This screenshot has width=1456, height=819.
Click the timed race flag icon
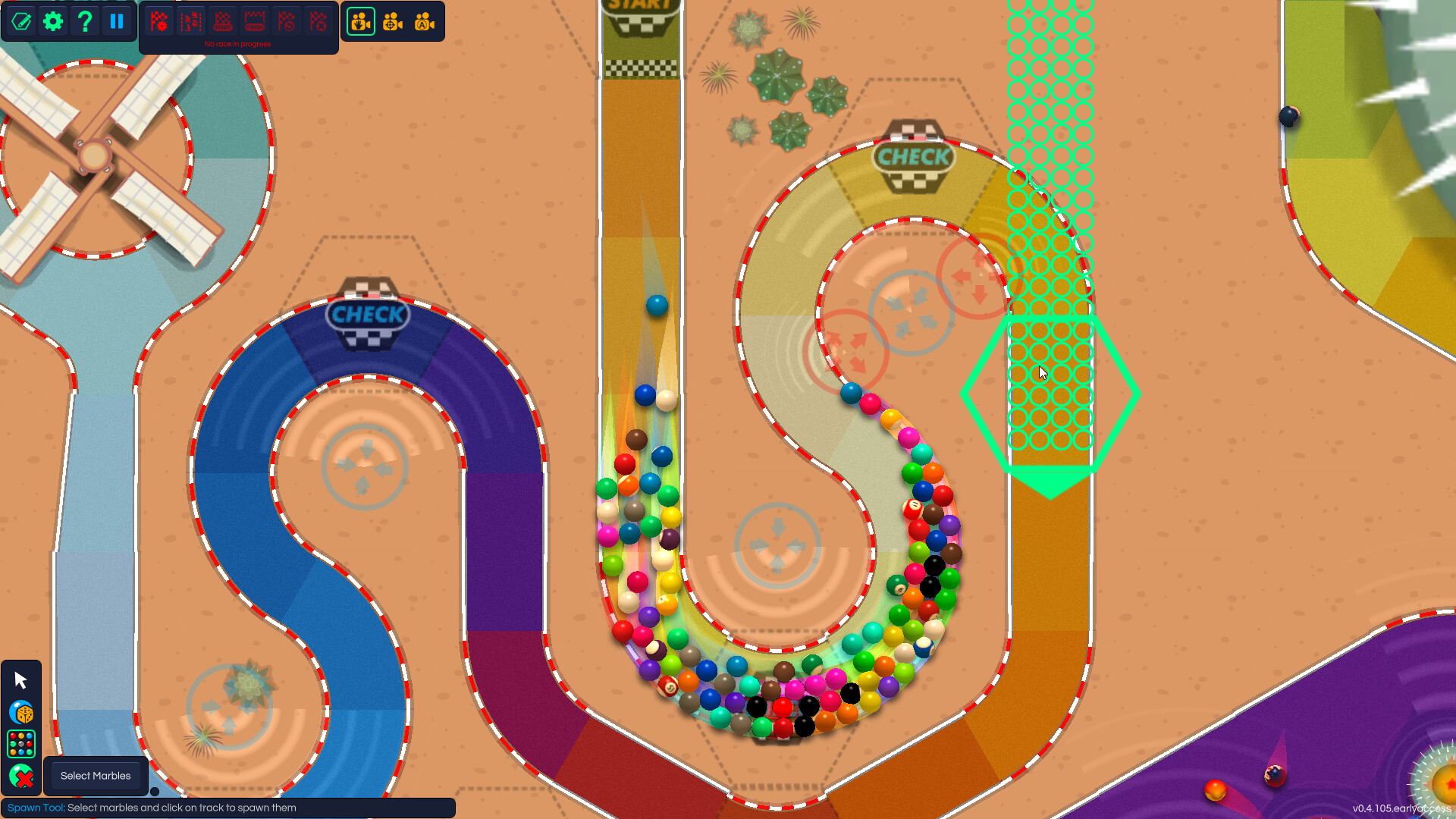pyautogui.click(x=287, y=21)
